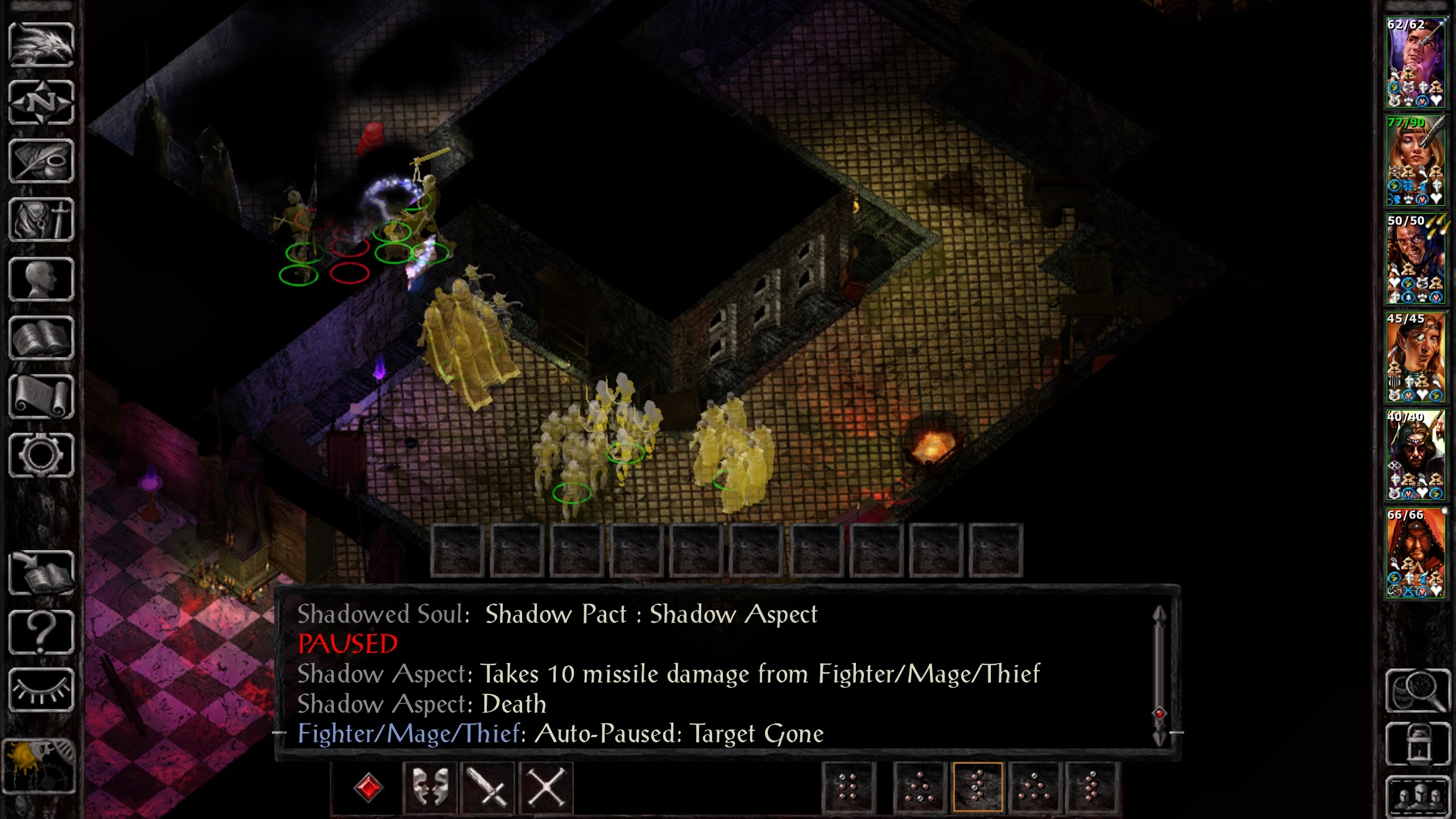Select the red-hooded portrait with 66/66 health

(x=1415, y=553)
